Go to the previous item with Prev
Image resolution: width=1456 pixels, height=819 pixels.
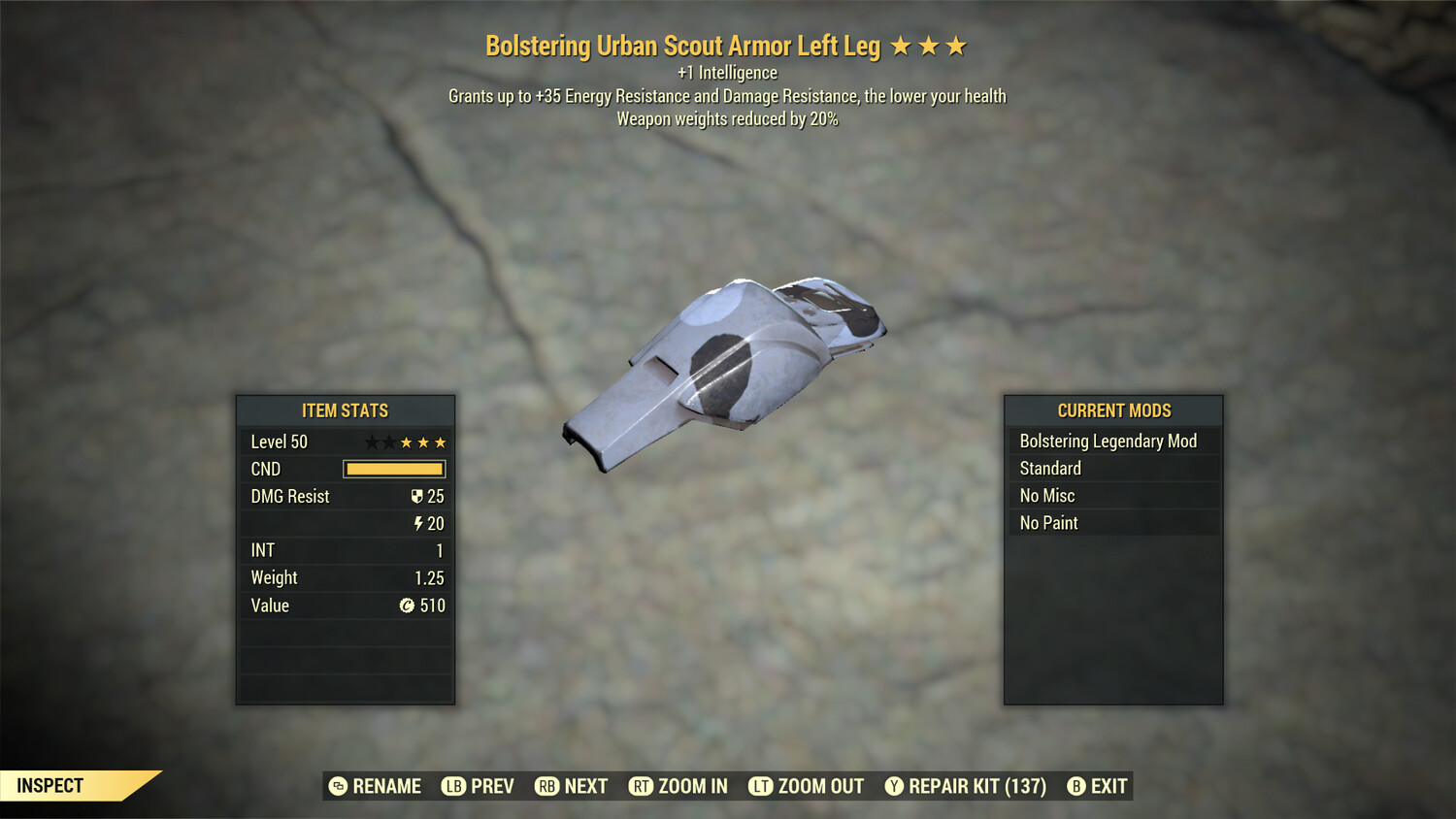[478, 786]
